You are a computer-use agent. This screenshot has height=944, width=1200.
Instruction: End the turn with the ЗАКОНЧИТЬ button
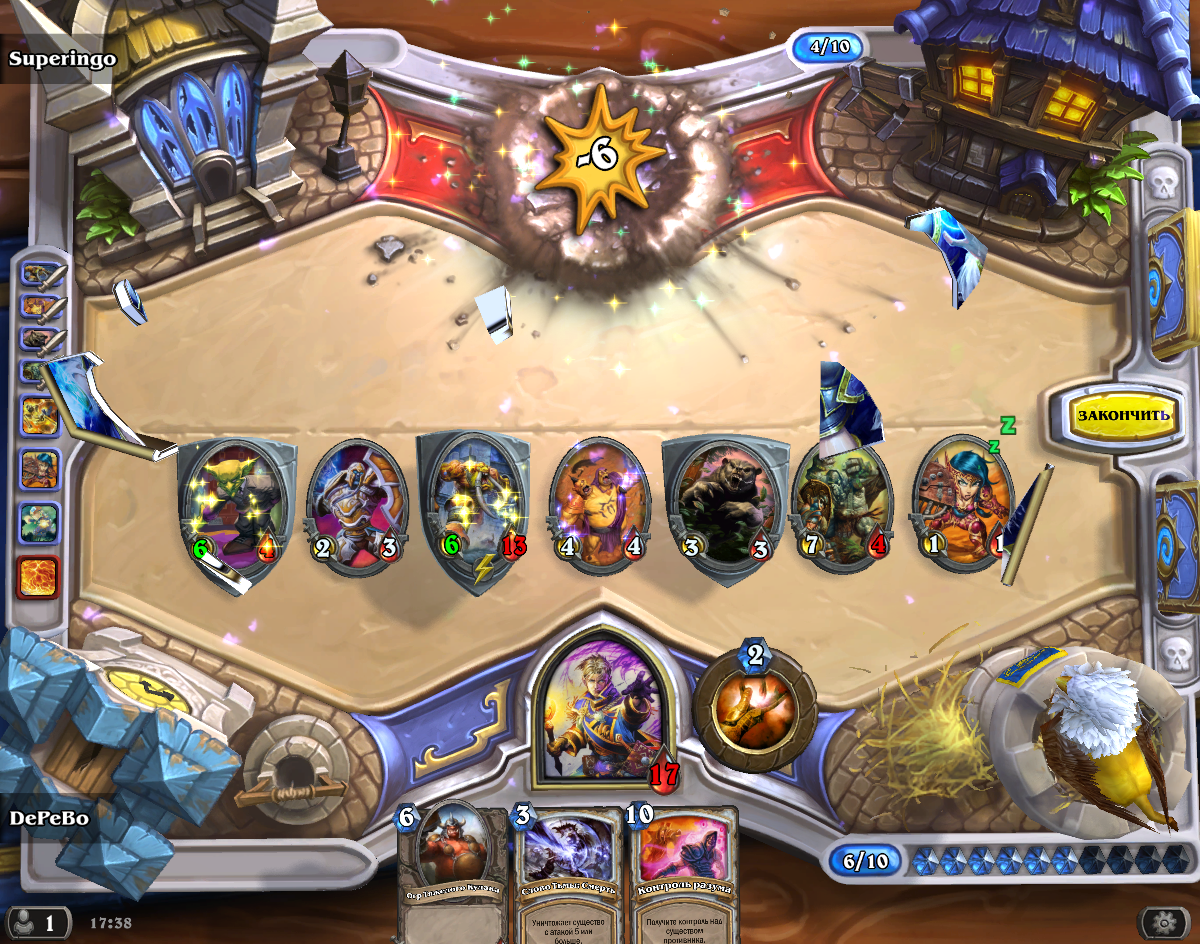click(1122, 414)
